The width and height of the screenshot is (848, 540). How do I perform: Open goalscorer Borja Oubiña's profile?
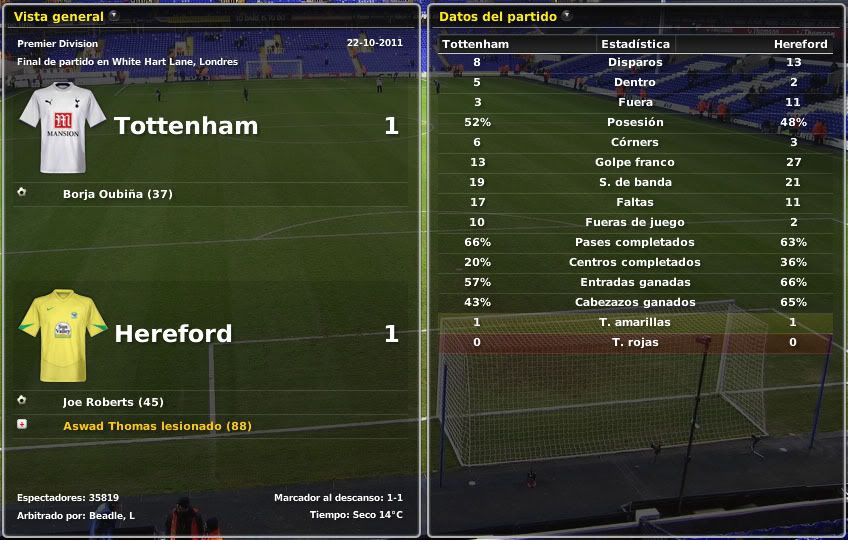pyautogui.click(x=117, y=194)
